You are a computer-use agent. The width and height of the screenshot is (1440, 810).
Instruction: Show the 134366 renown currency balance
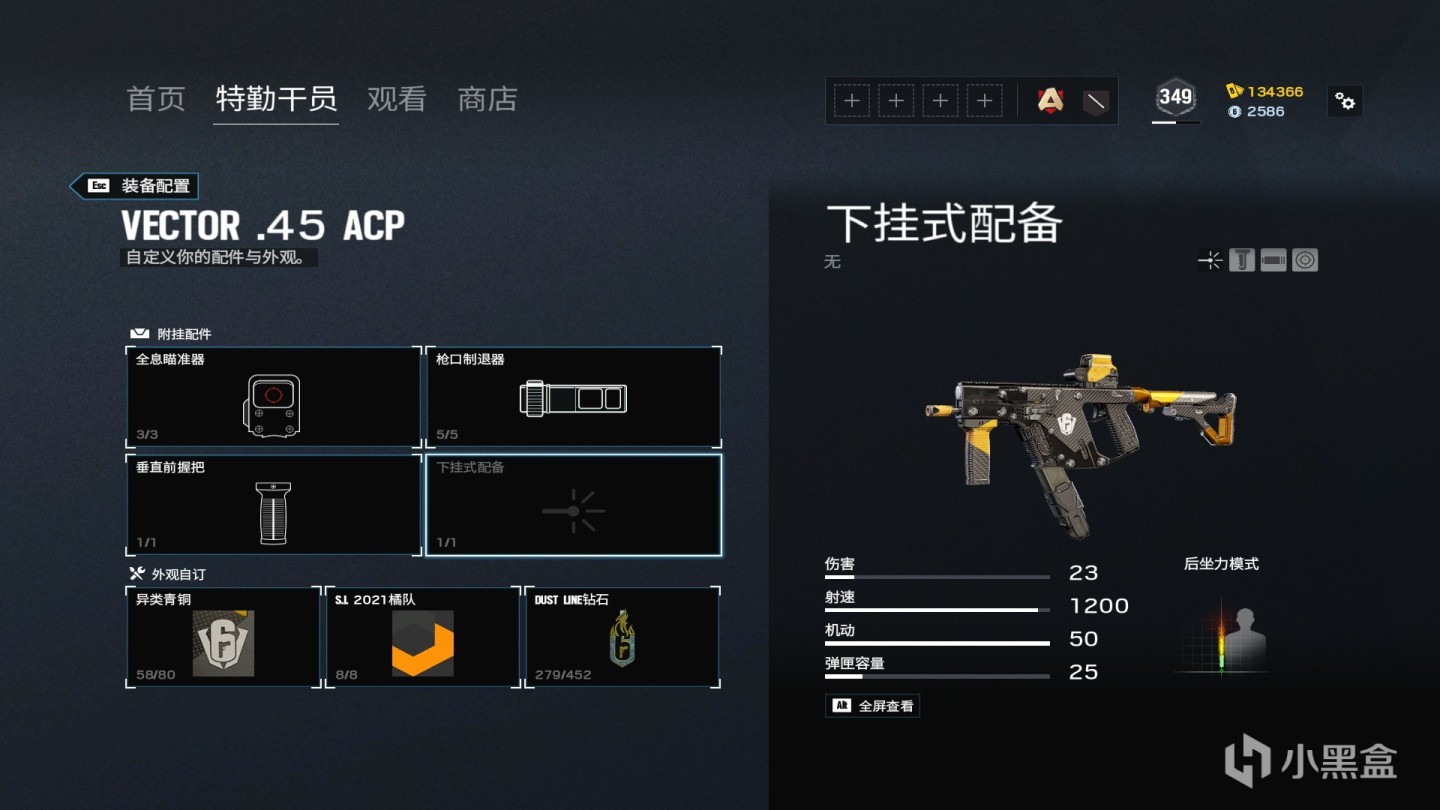pyautogui.click(x=1265, y=91)
